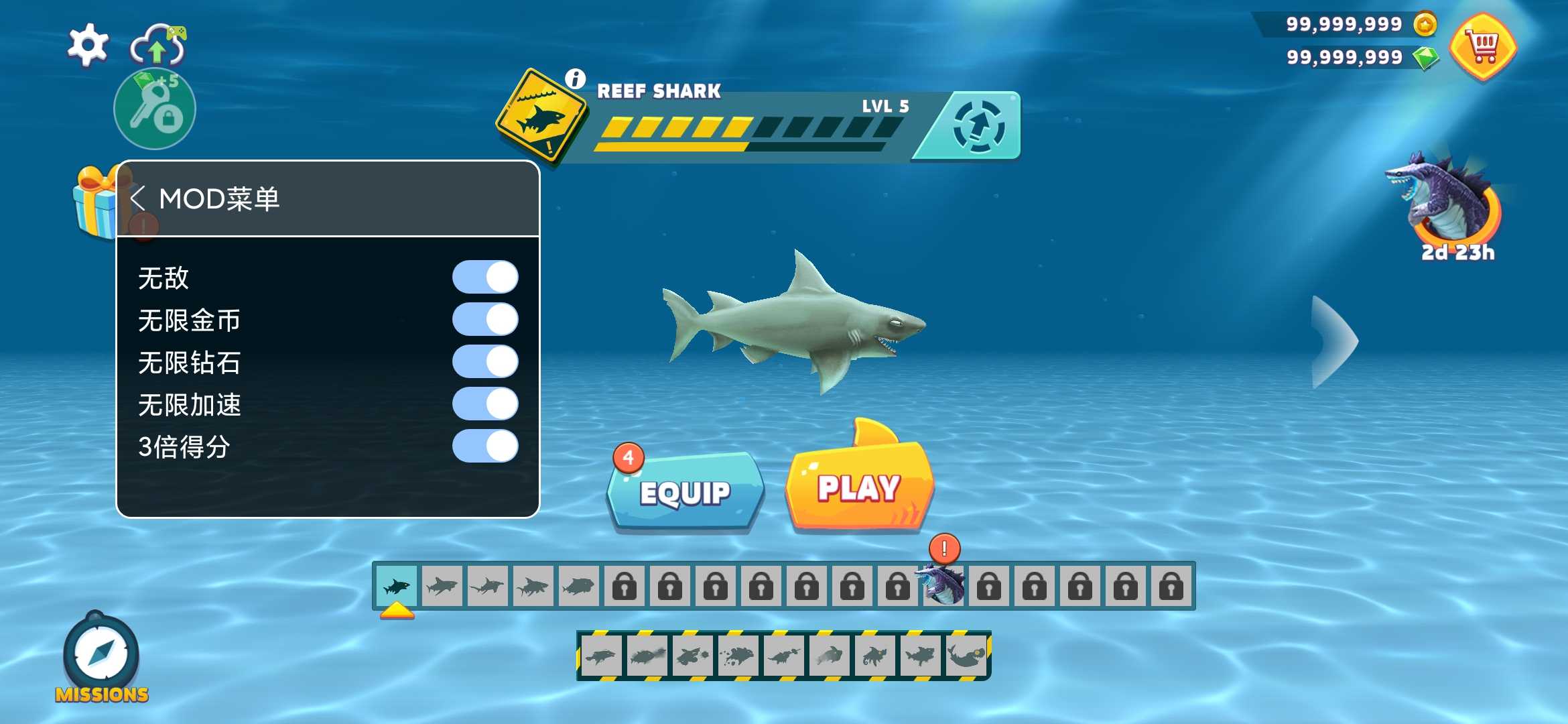Open the gift box reward
The image size is (1568, 724).
(95, 202)
